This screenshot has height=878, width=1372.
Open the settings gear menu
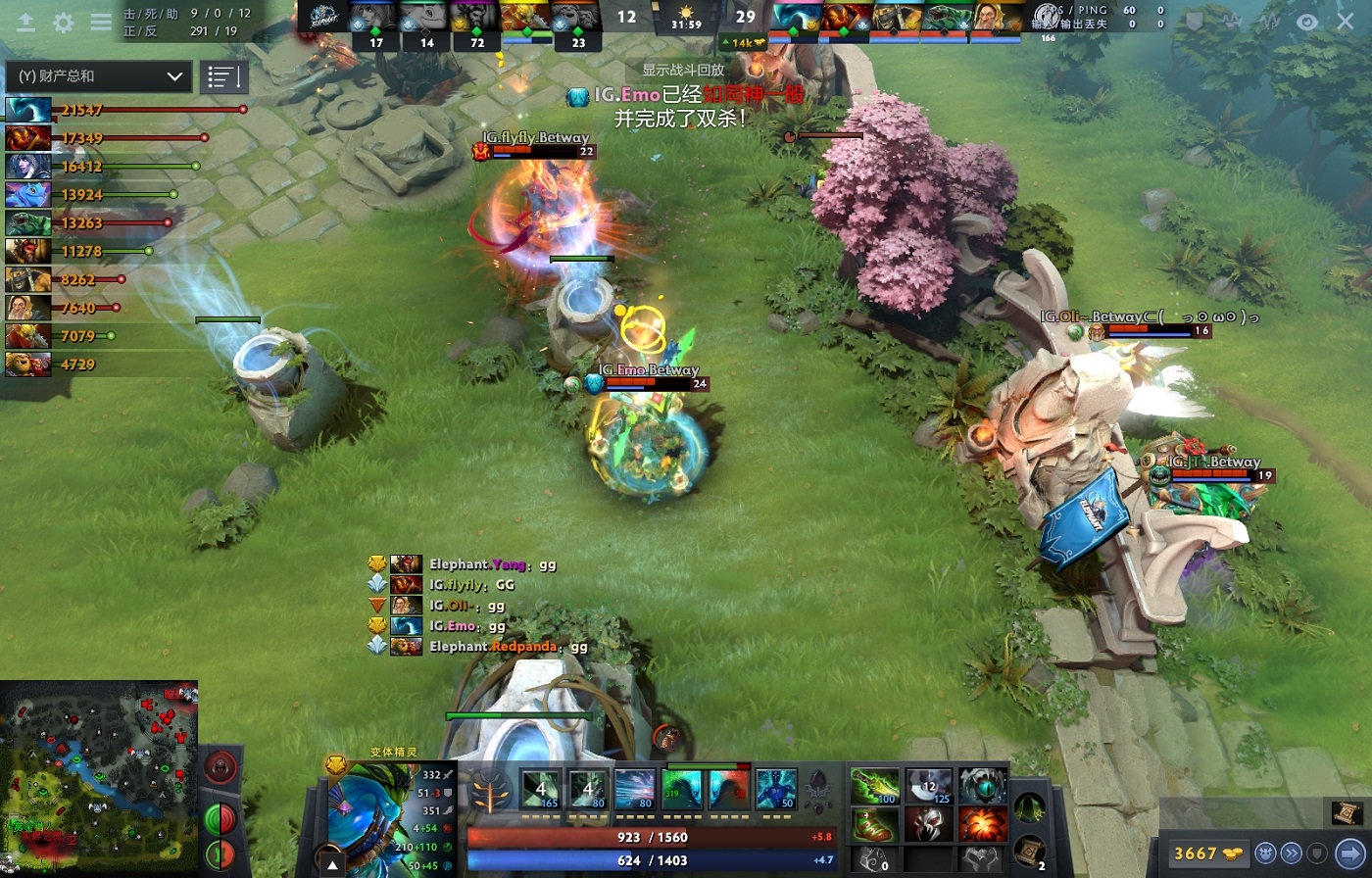[x=64, y=23]
